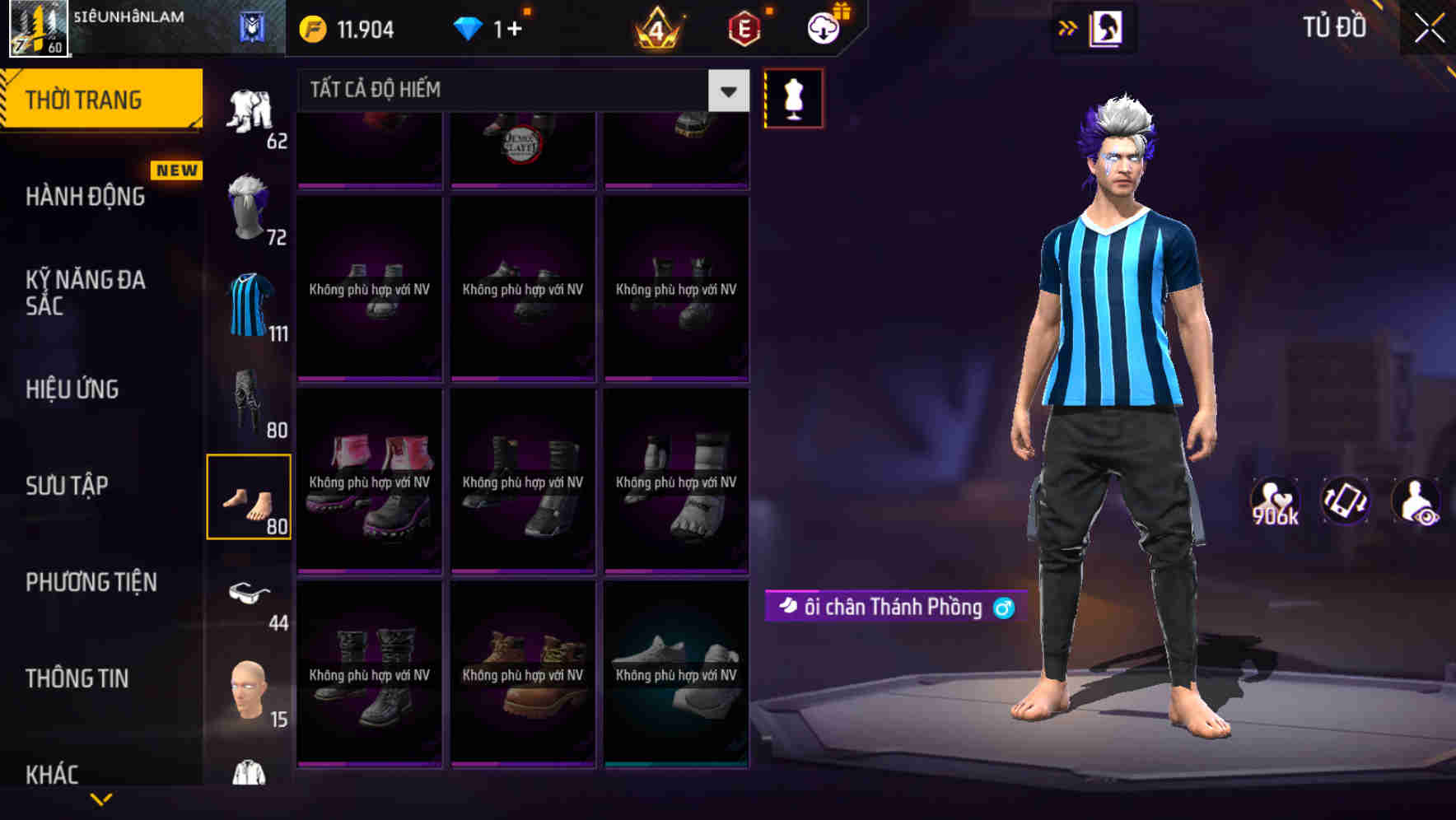The image size is (1456, 820).
Task: Open the cloud download gift button
Action: [823, 26]
